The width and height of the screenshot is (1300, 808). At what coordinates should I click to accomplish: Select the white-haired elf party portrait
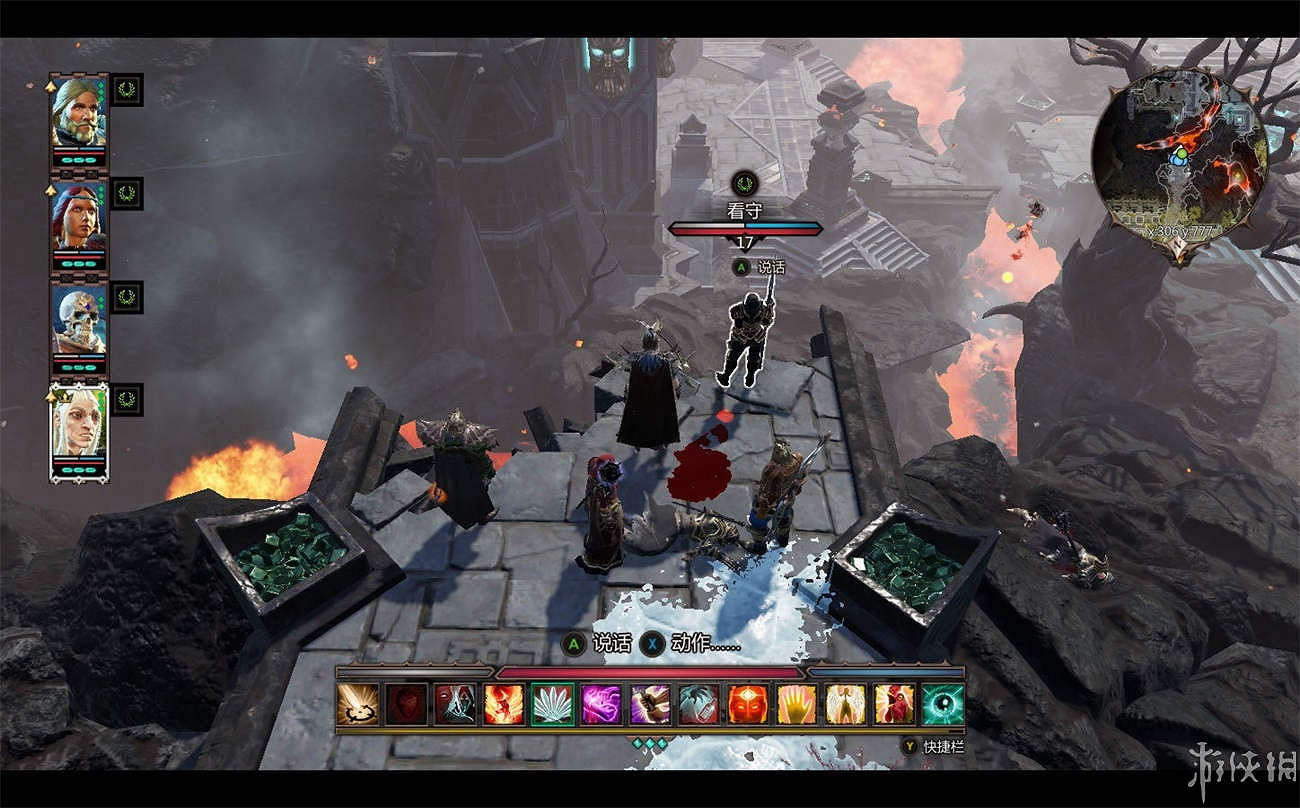click(79, 423)
